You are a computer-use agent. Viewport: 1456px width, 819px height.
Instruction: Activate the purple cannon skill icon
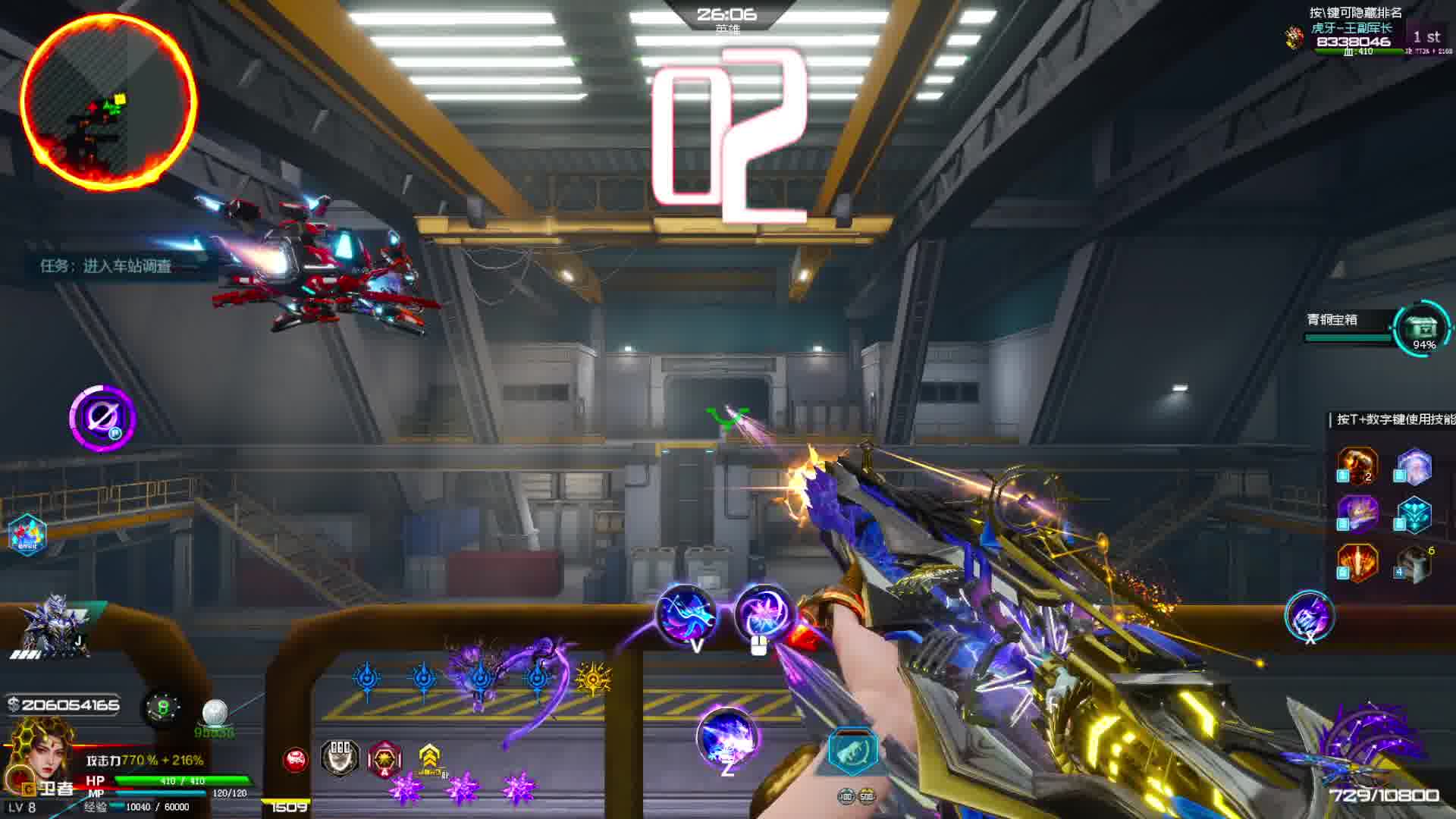(x=1357, y=513)
